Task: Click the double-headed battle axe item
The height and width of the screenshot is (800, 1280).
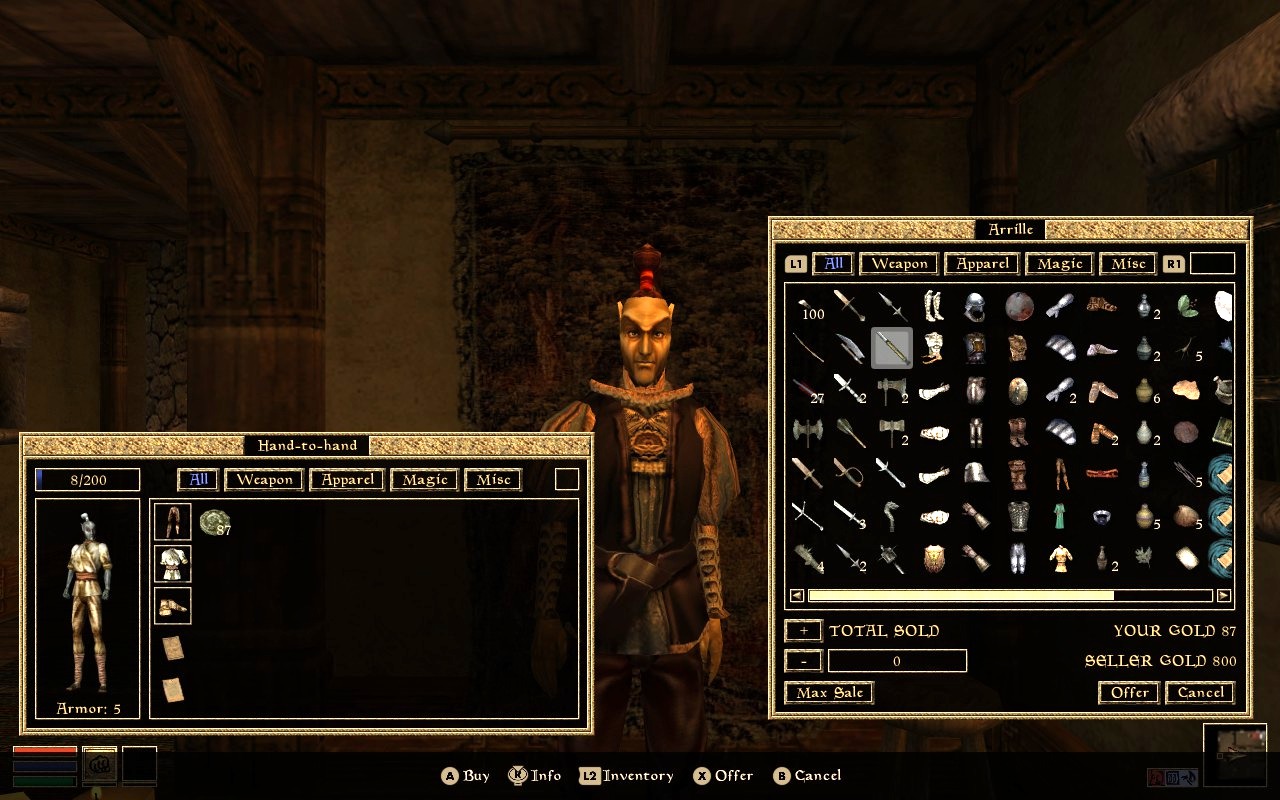Action: click(x=806, y=430)
